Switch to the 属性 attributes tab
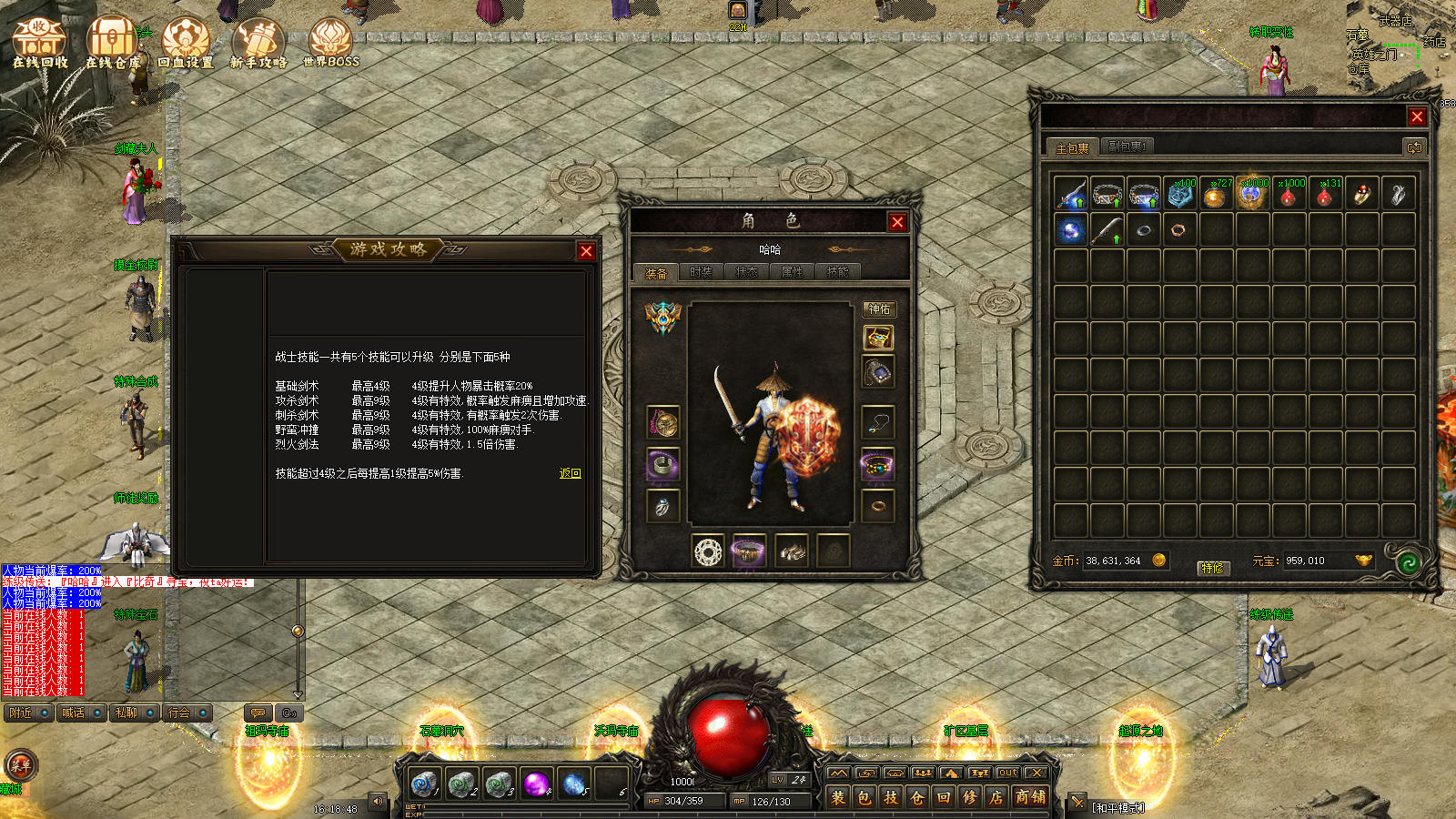Screen dimensions: 1456x819 (x=792, y=272)
